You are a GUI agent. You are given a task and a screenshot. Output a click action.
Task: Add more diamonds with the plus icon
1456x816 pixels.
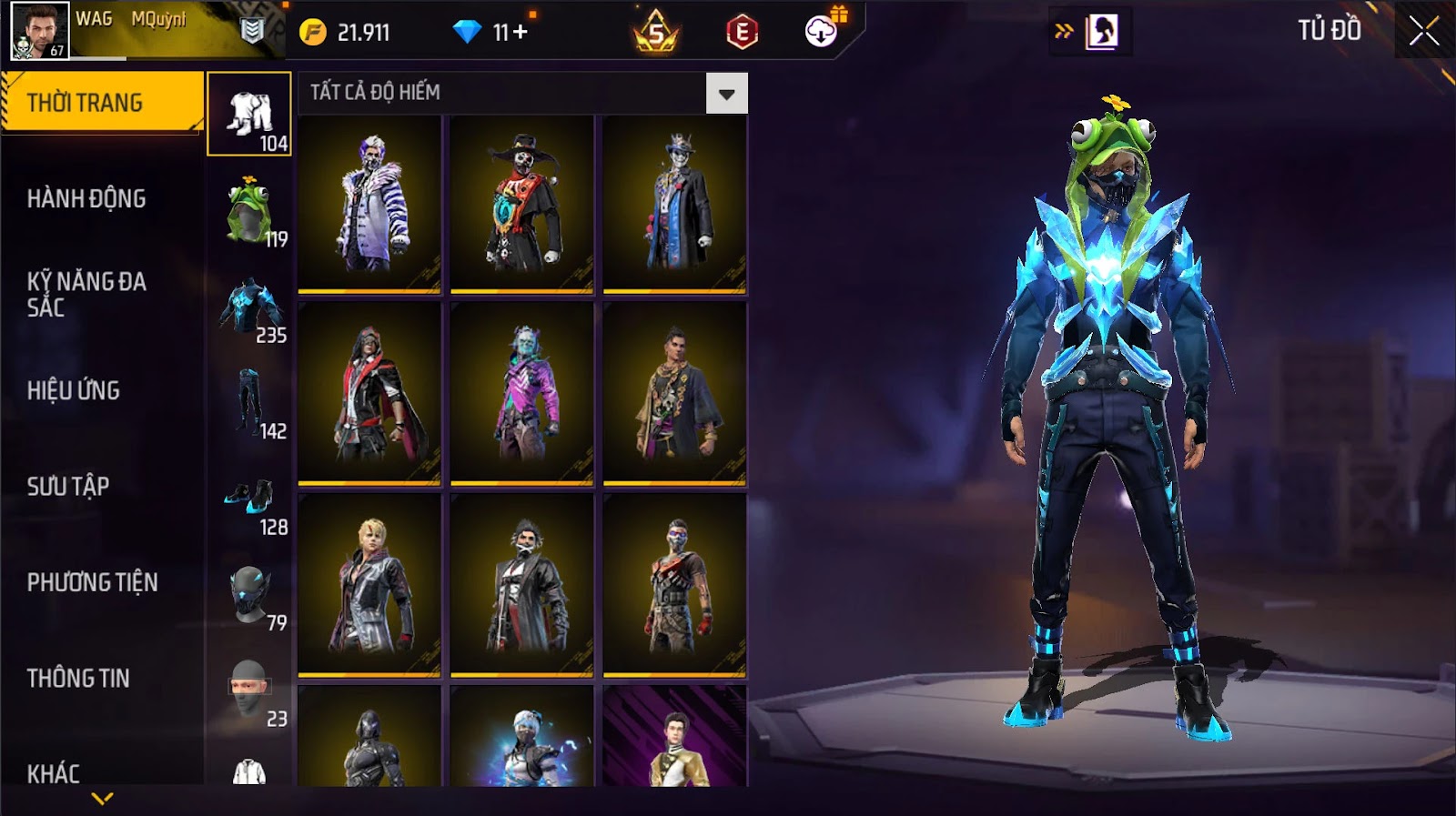520,33
